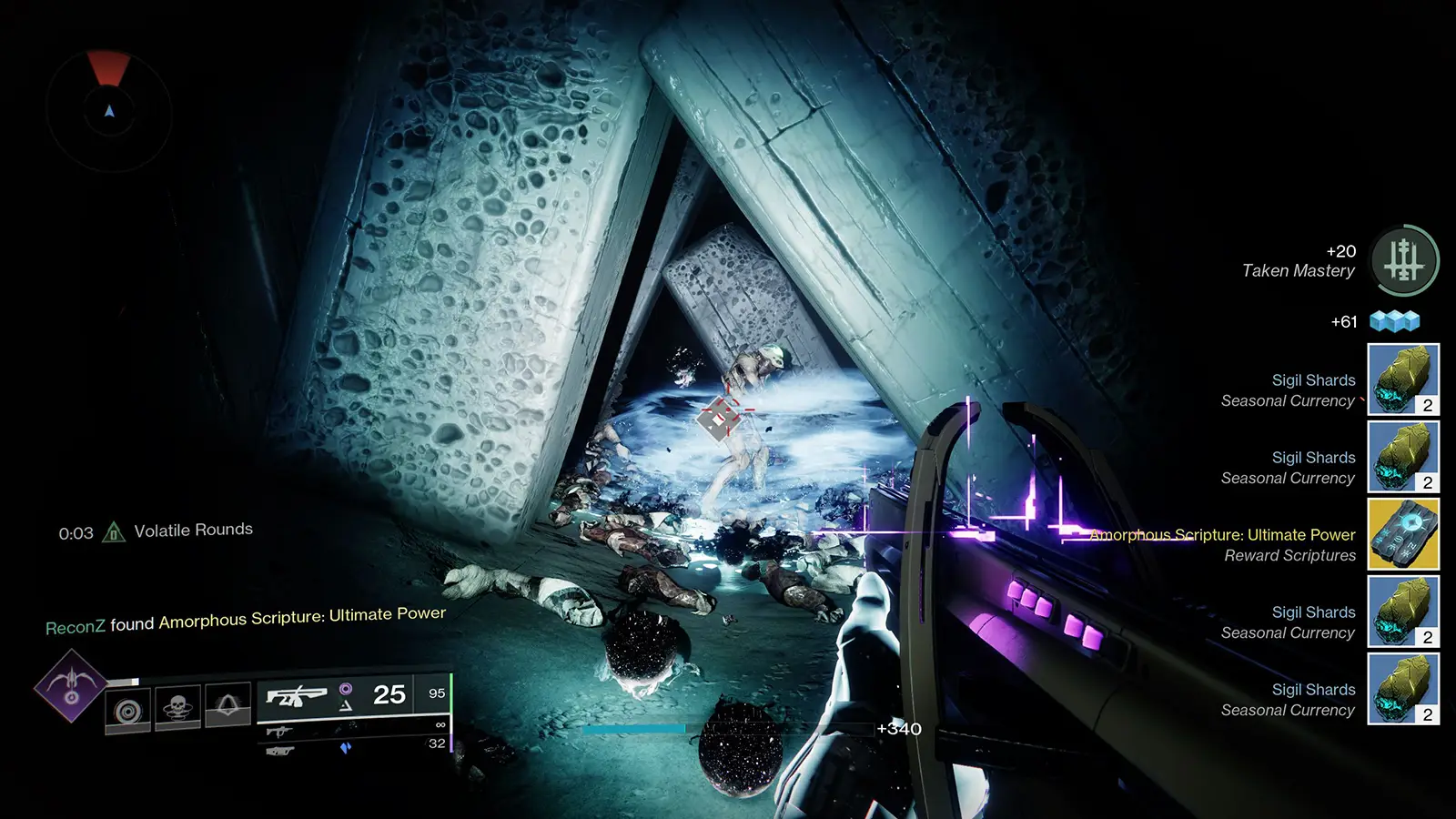The height and width of the screenshot is (819, 1456).
Task: Select the heavy weapon slot icon
Action: pyautogui.click(x=278, y=752)
